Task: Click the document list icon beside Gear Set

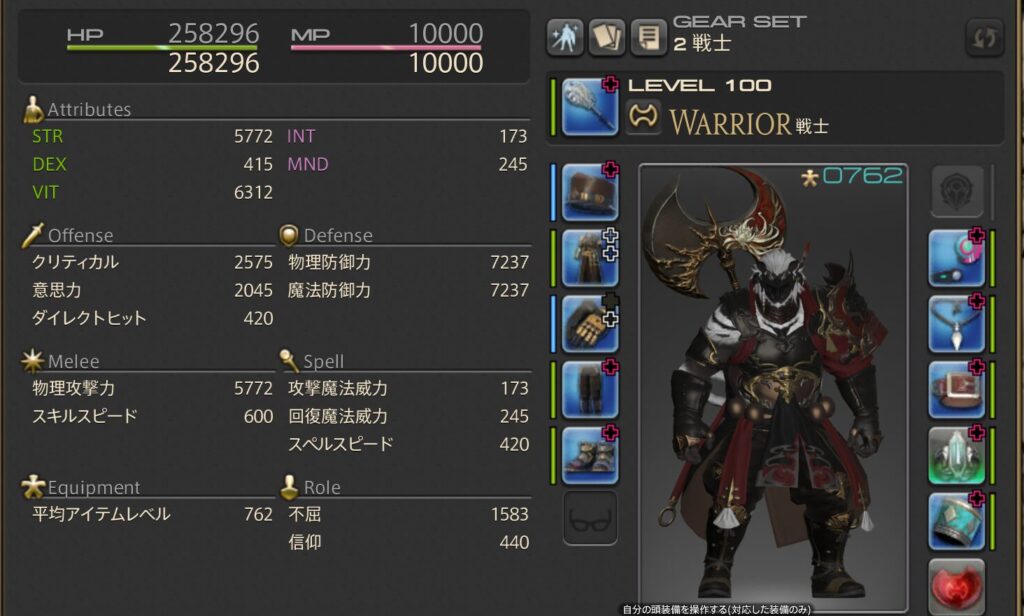Action: coord(649,38)
